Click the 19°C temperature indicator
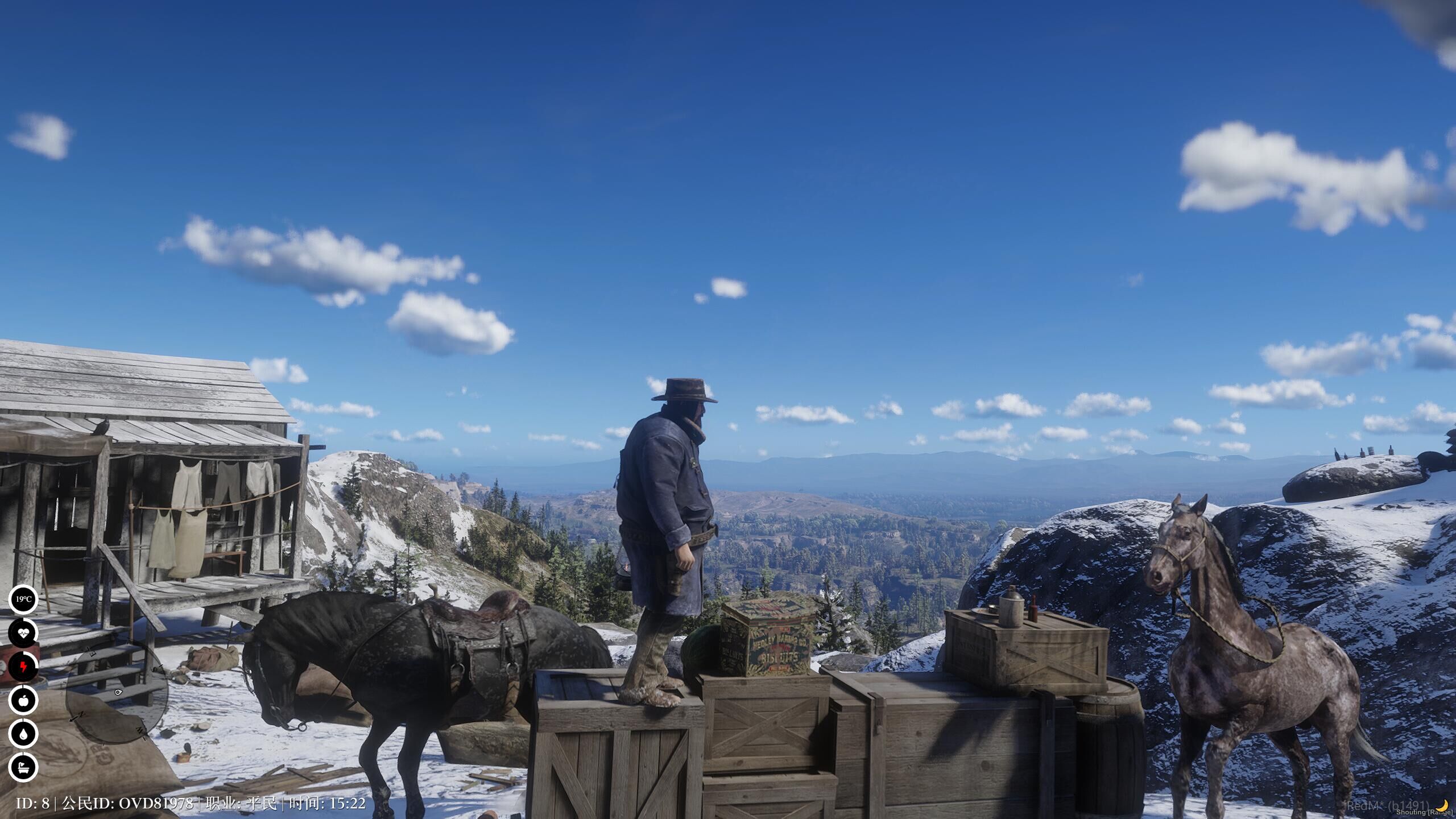 click(23, 599)
